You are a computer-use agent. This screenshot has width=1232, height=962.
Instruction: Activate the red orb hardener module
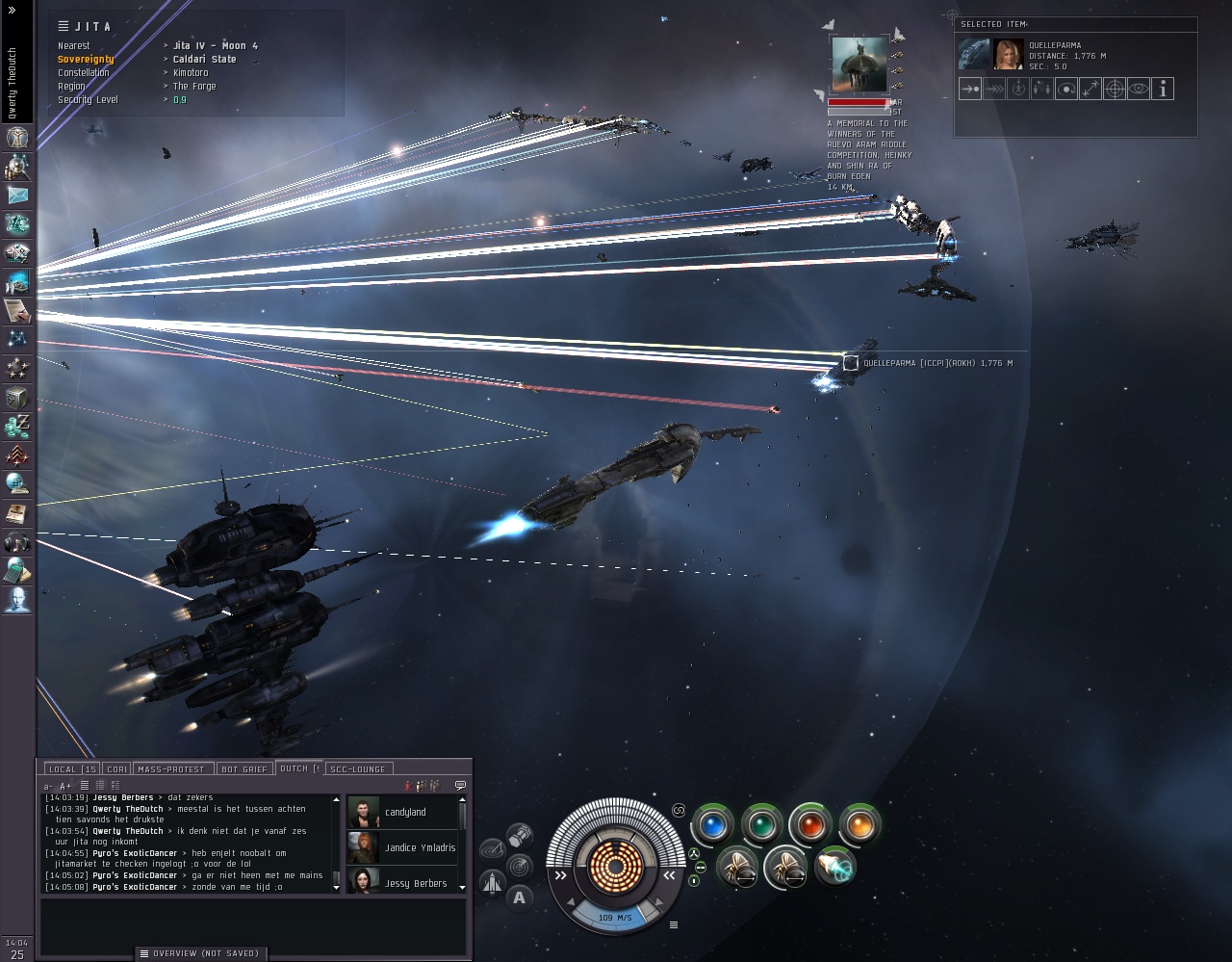(x=810, y=825)
